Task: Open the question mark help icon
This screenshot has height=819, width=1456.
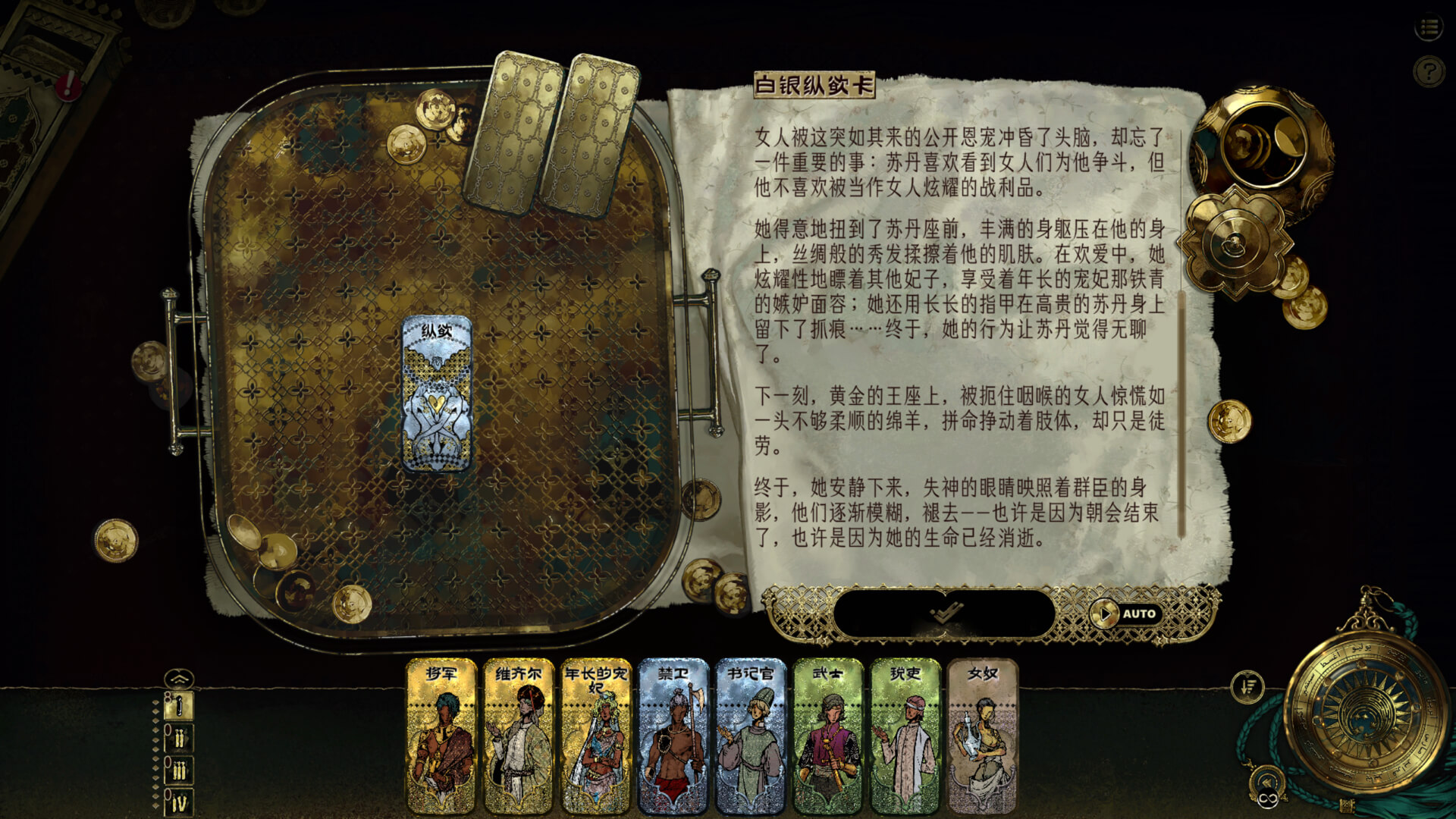Action: tap(1429, 69)
